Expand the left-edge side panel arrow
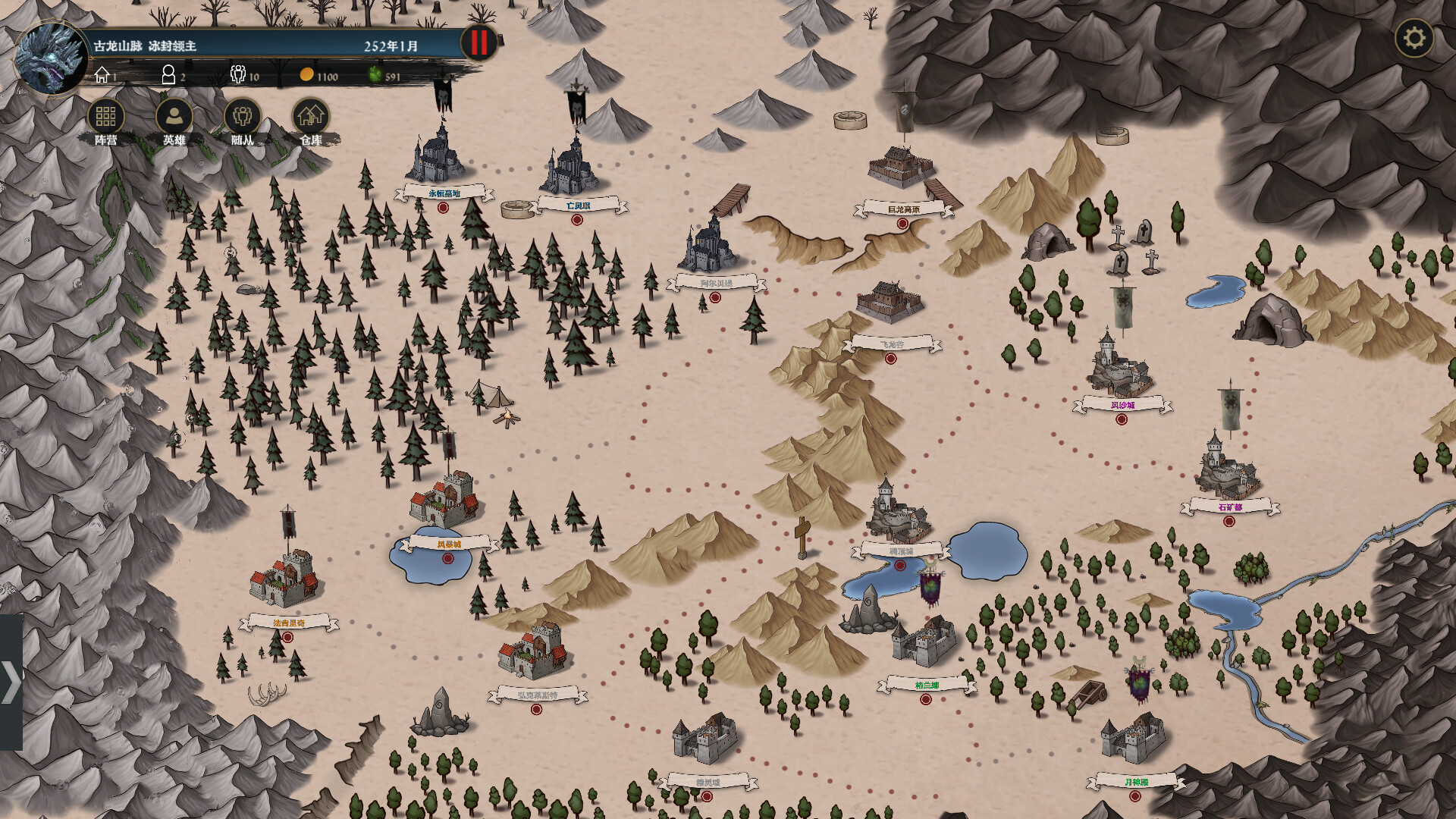1456x819 pixels. pos(10,682)
